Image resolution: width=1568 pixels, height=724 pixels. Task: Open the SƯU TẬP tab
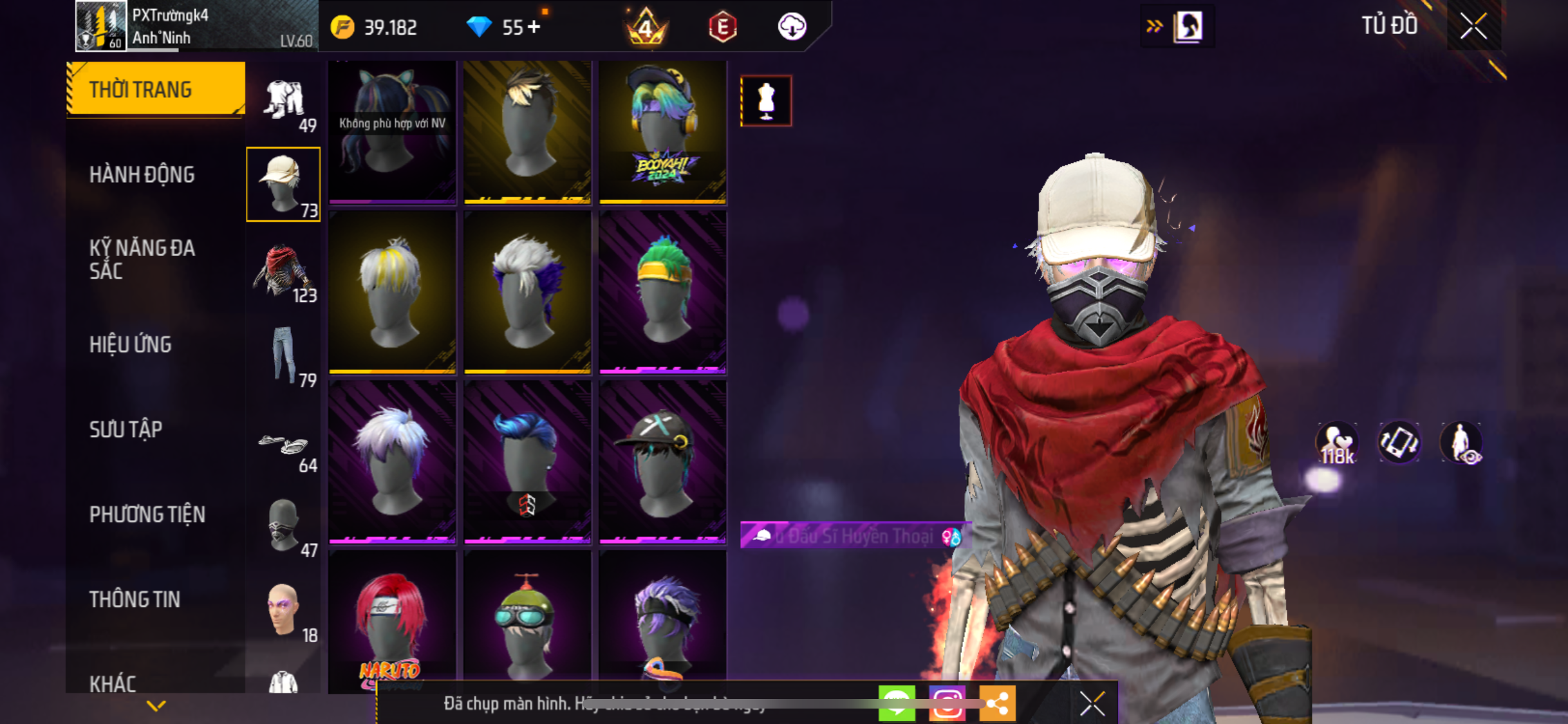pos(126,429)
